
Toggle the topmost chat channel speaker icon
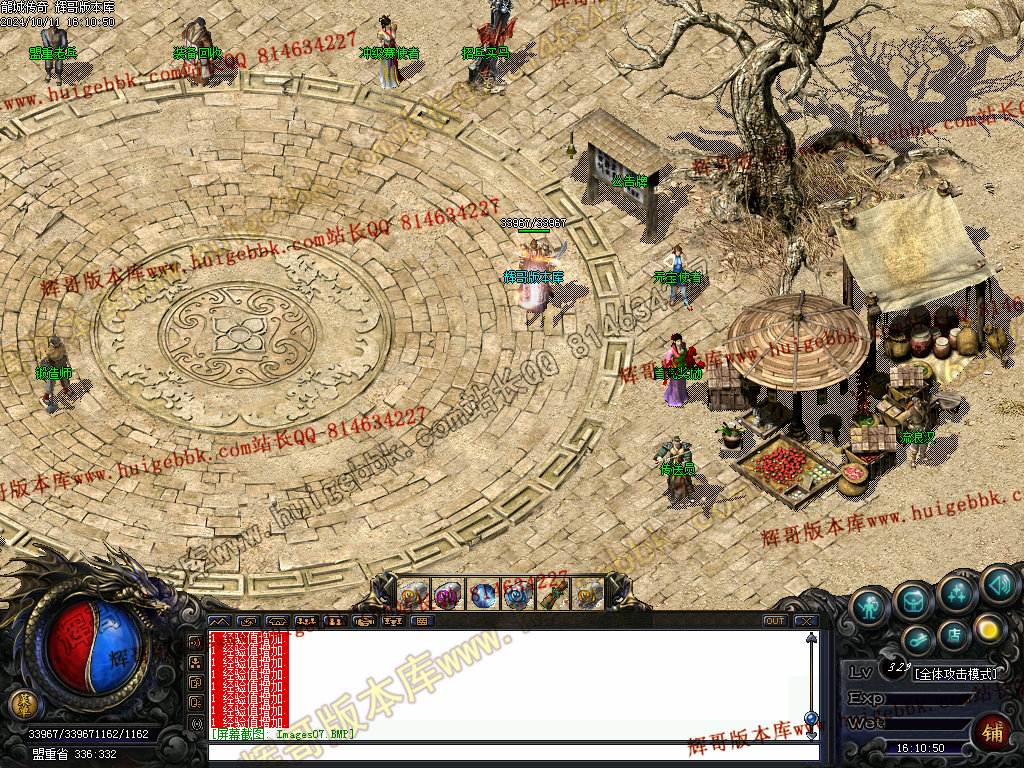(x=196, y=641)
